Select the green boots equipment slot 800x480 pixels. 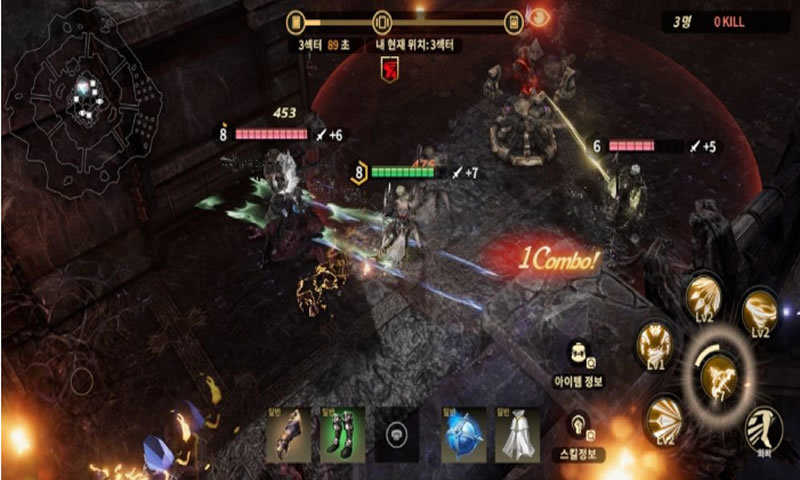point(340,435)
